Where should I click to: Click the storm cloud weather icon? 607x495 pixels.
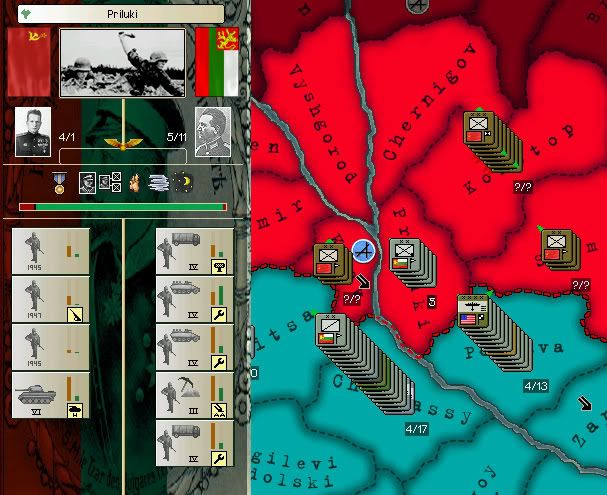tap(157, 183)
